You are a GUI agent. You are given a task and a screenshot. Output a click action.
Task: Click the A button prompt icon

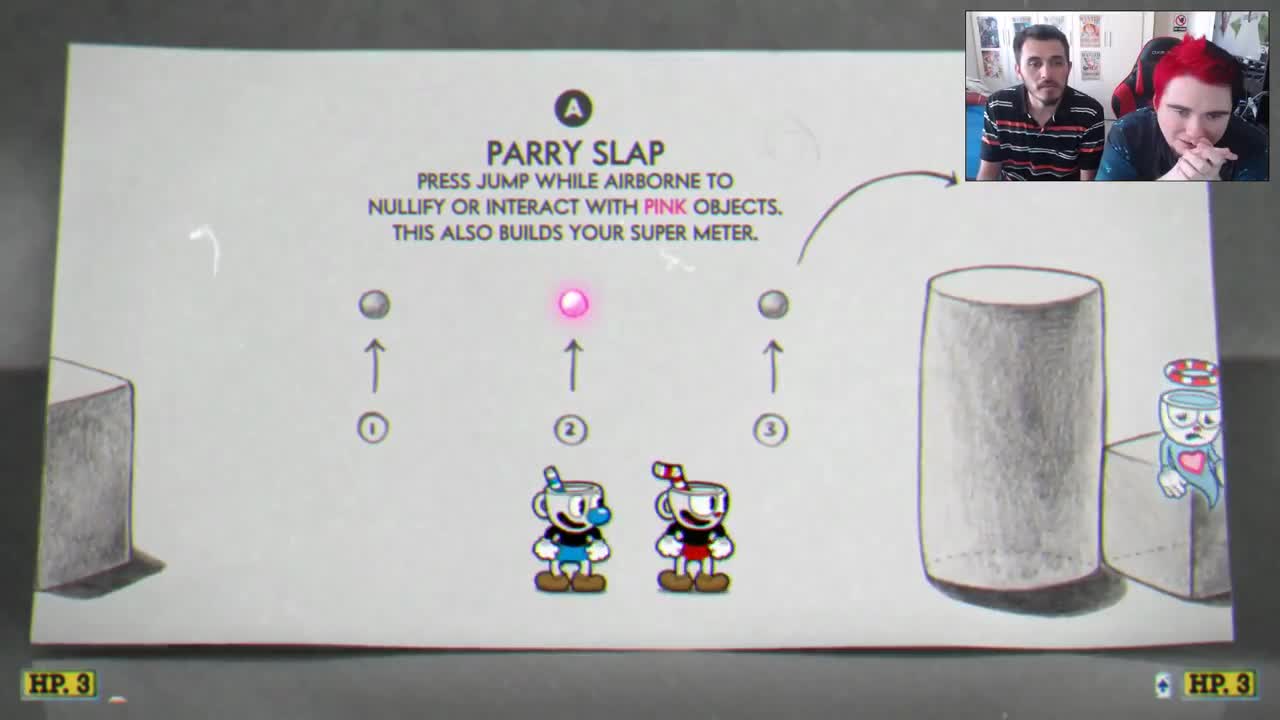[573, 105]
